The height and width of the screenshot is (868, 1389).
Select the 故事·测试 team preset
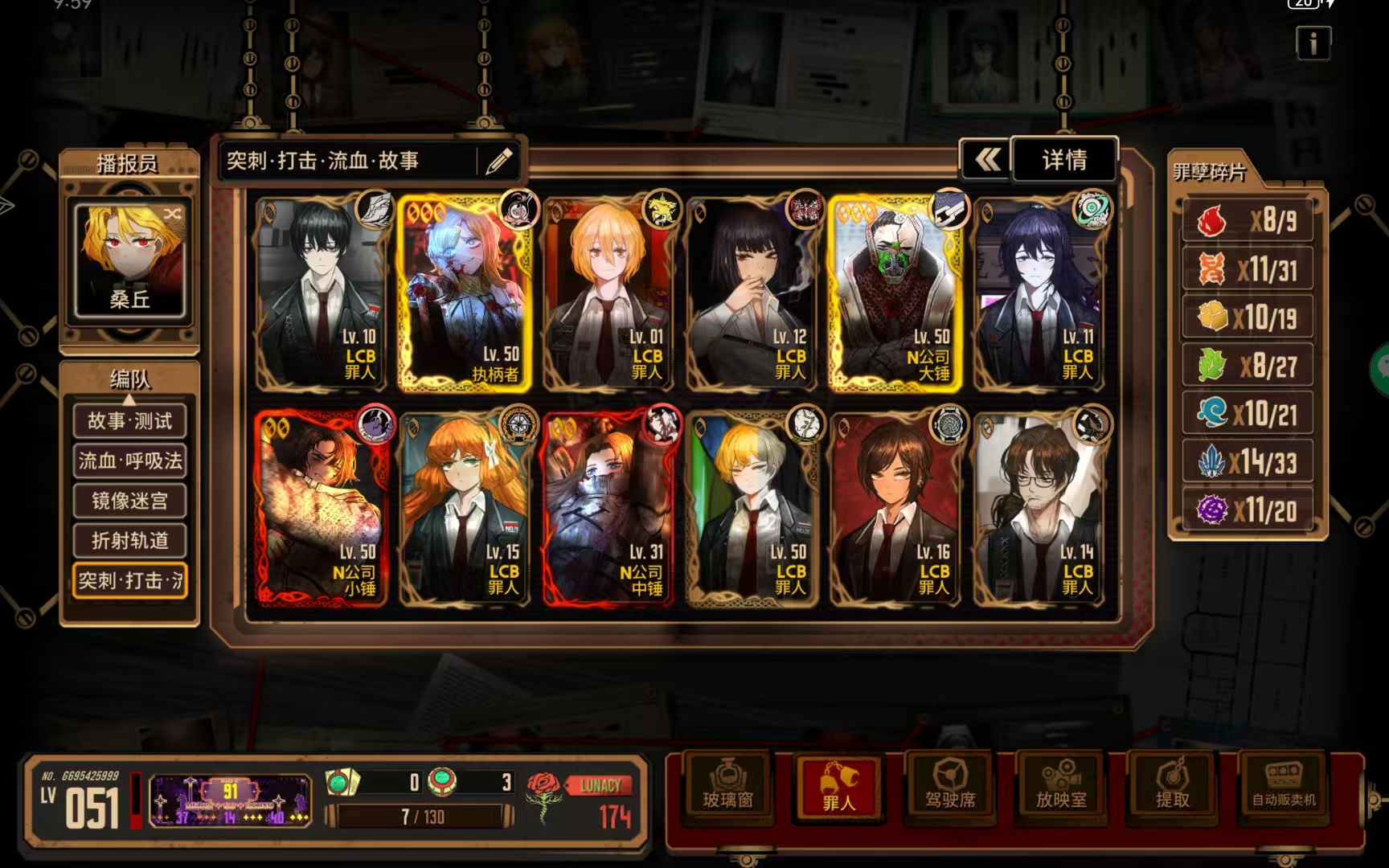(x=129, y=420)
